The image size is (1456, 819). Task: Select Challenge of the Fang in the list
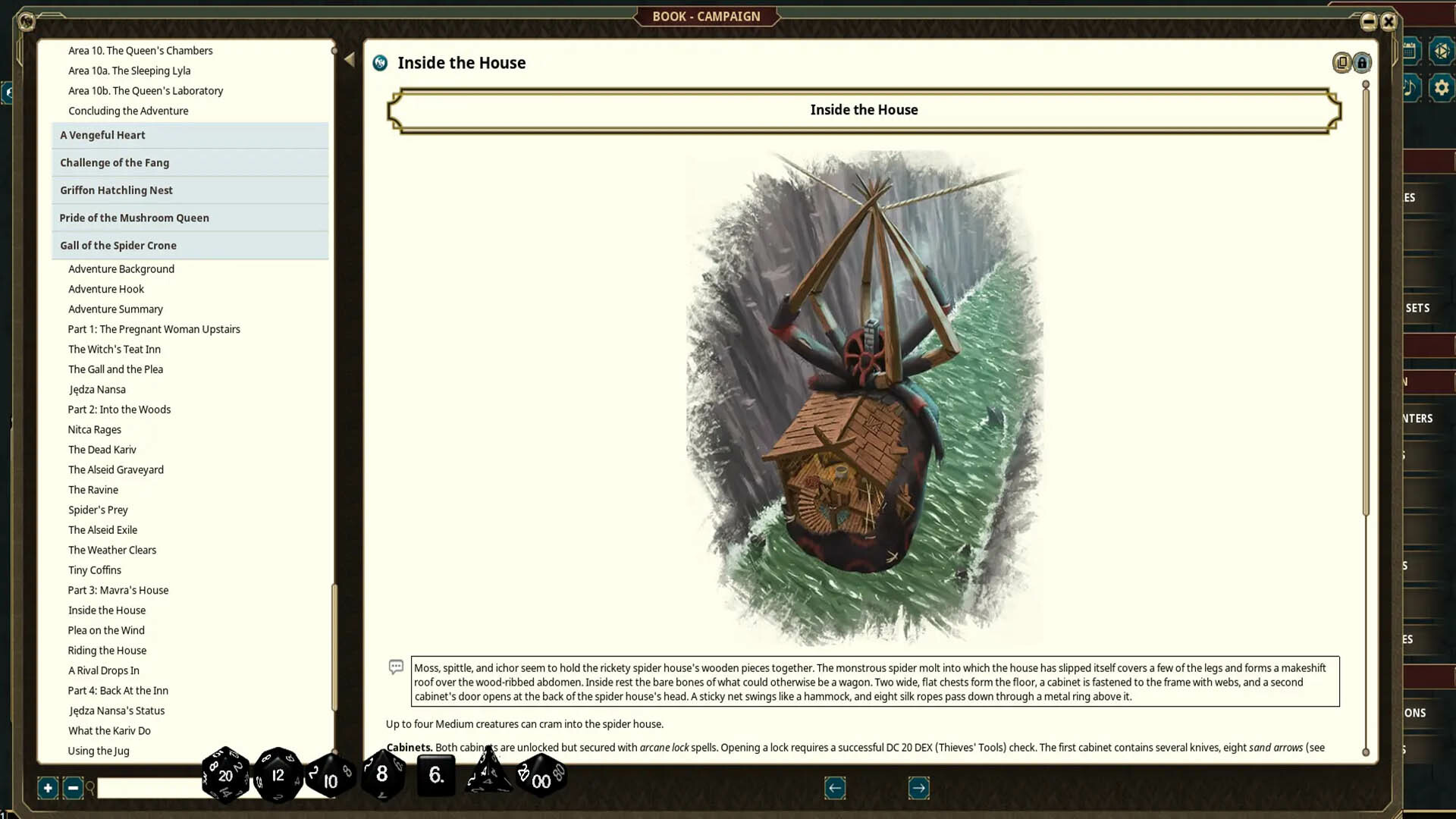tap(115, 162)
